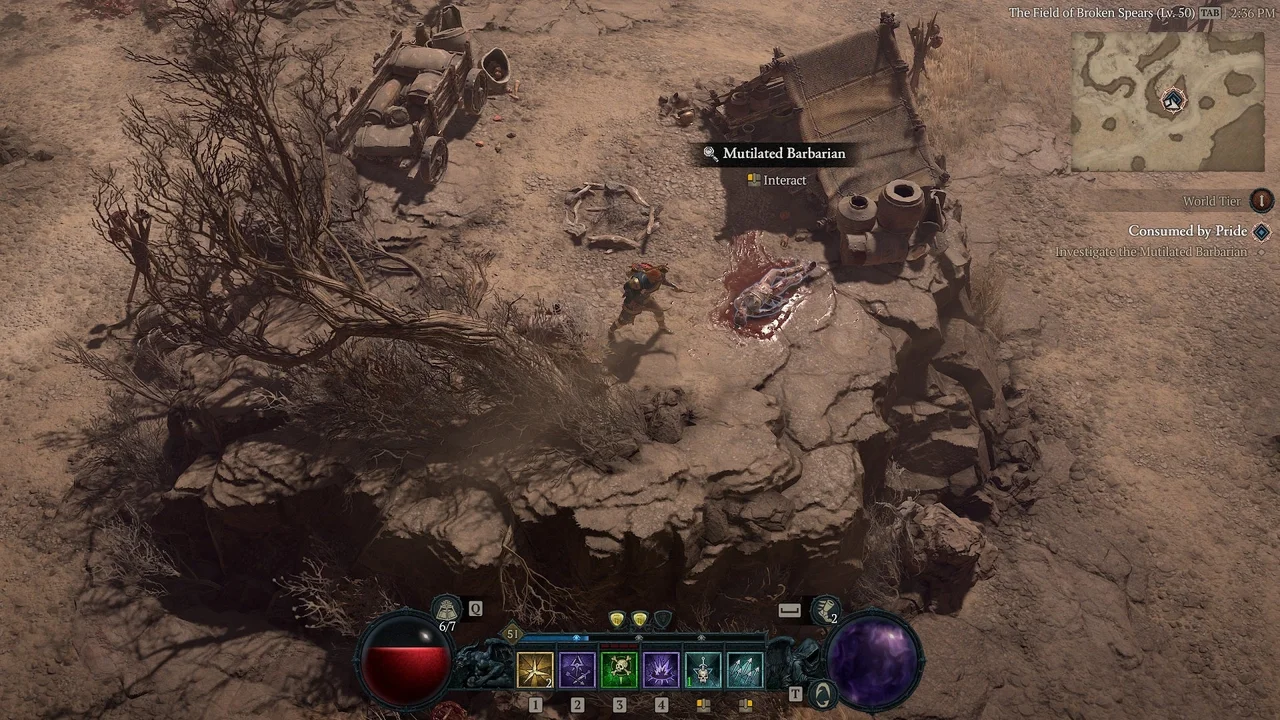The image size is (1280, 720).
Task: Activate the green skull skill
Action: click(x=619, y=670)
